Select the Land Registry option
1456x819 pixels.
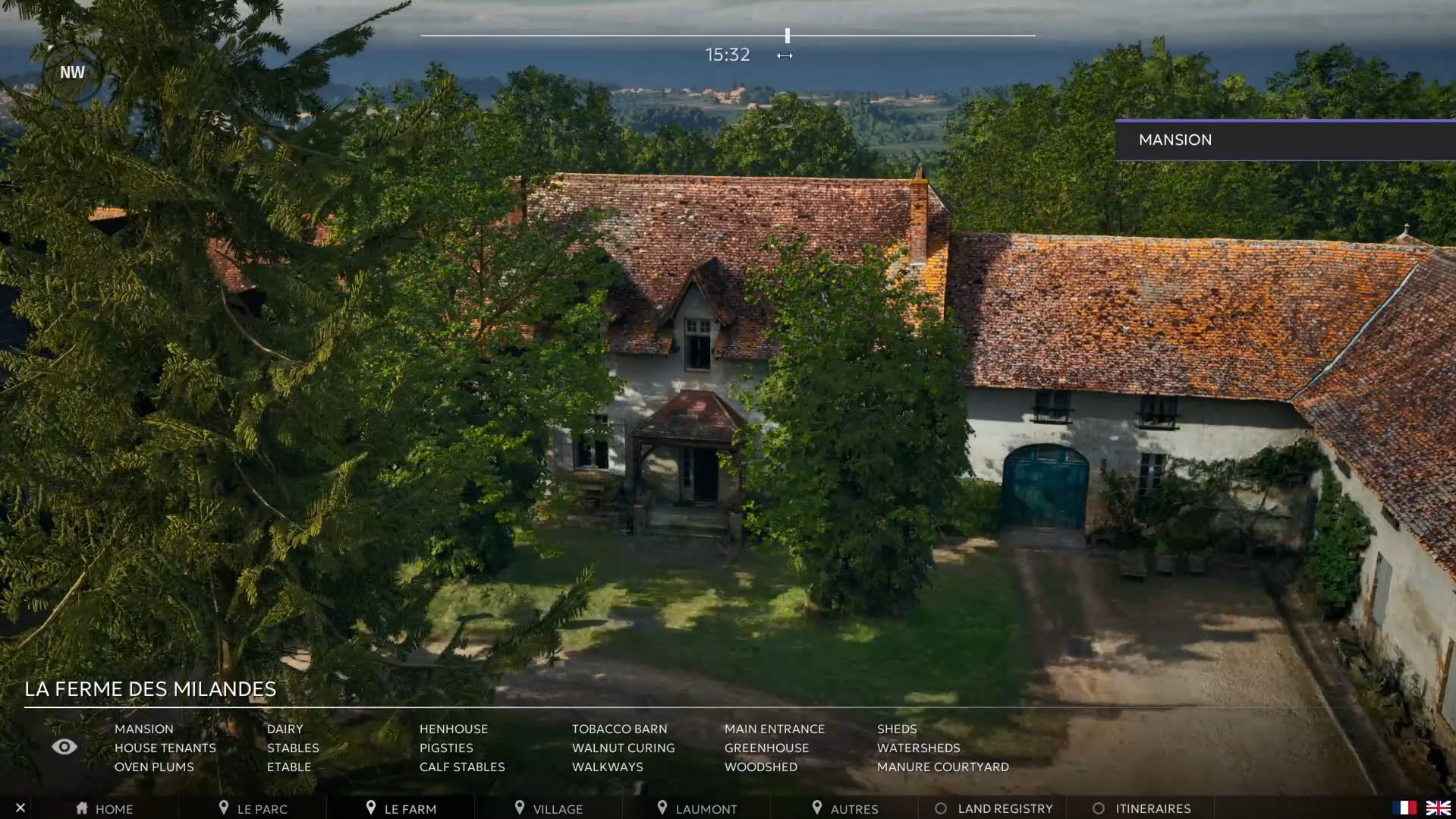pyautogui.click(x=994, y=808)
